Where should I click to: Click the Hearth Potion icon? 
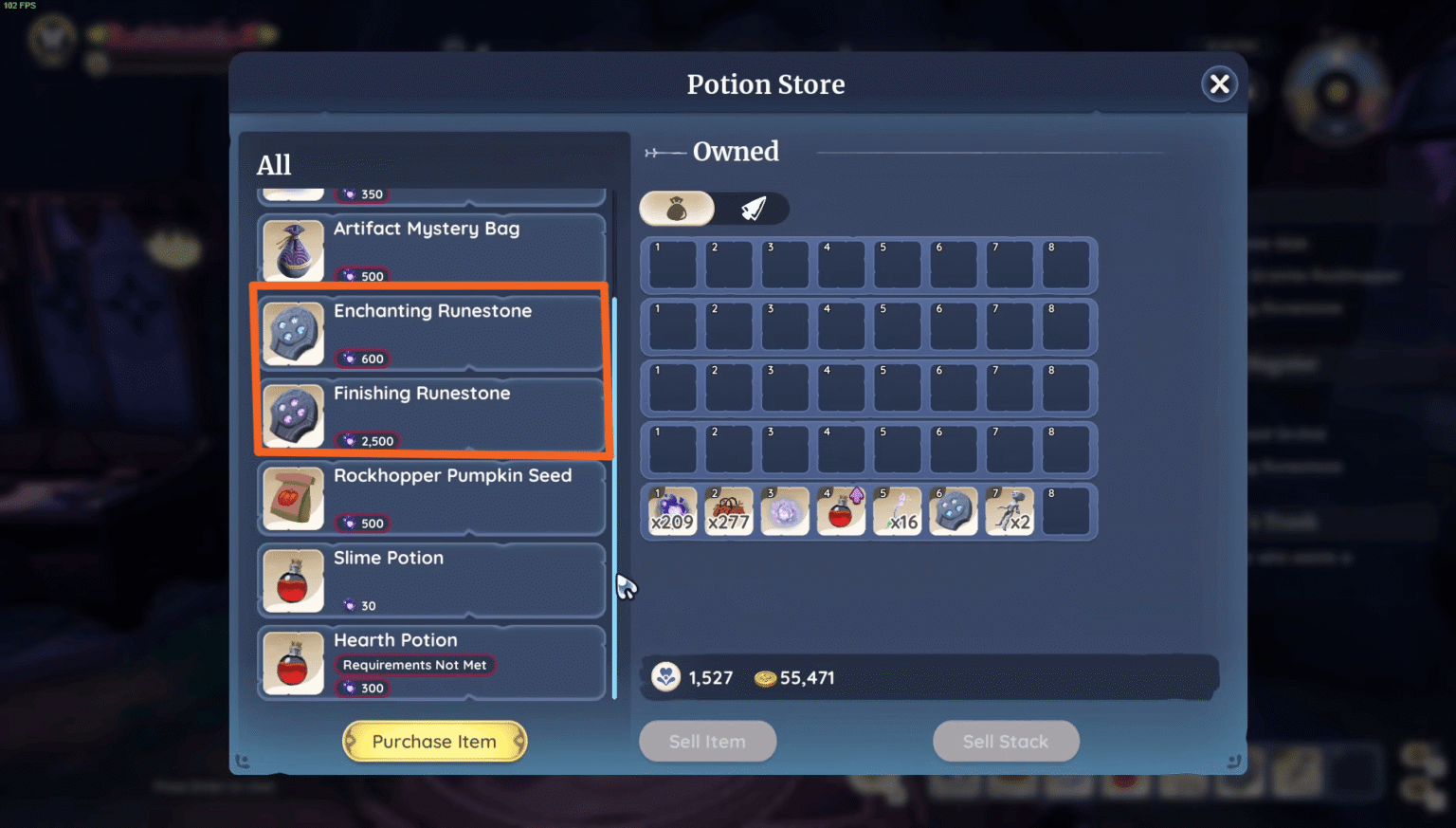click(x=293, y=663)
